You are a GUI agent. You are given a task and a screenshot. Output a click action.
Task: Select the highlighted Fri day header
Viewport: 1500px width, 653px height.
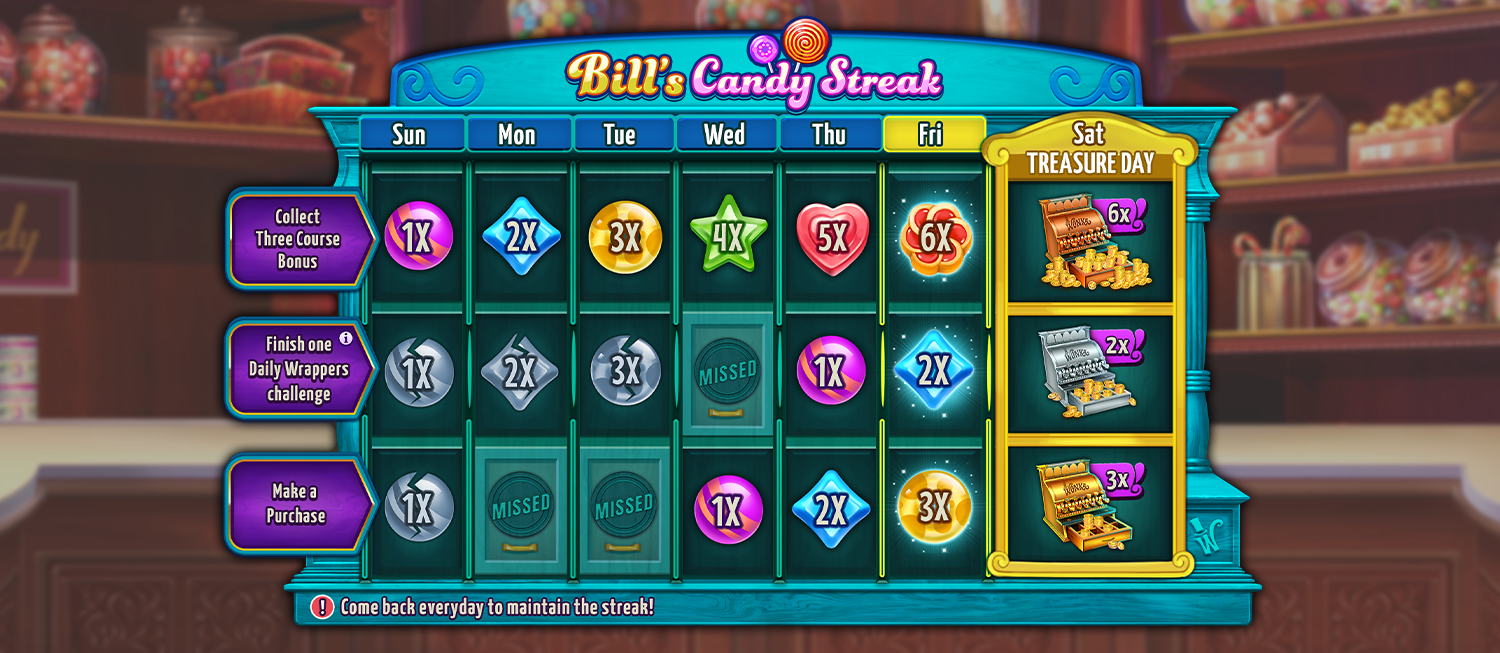pos(932,135)
